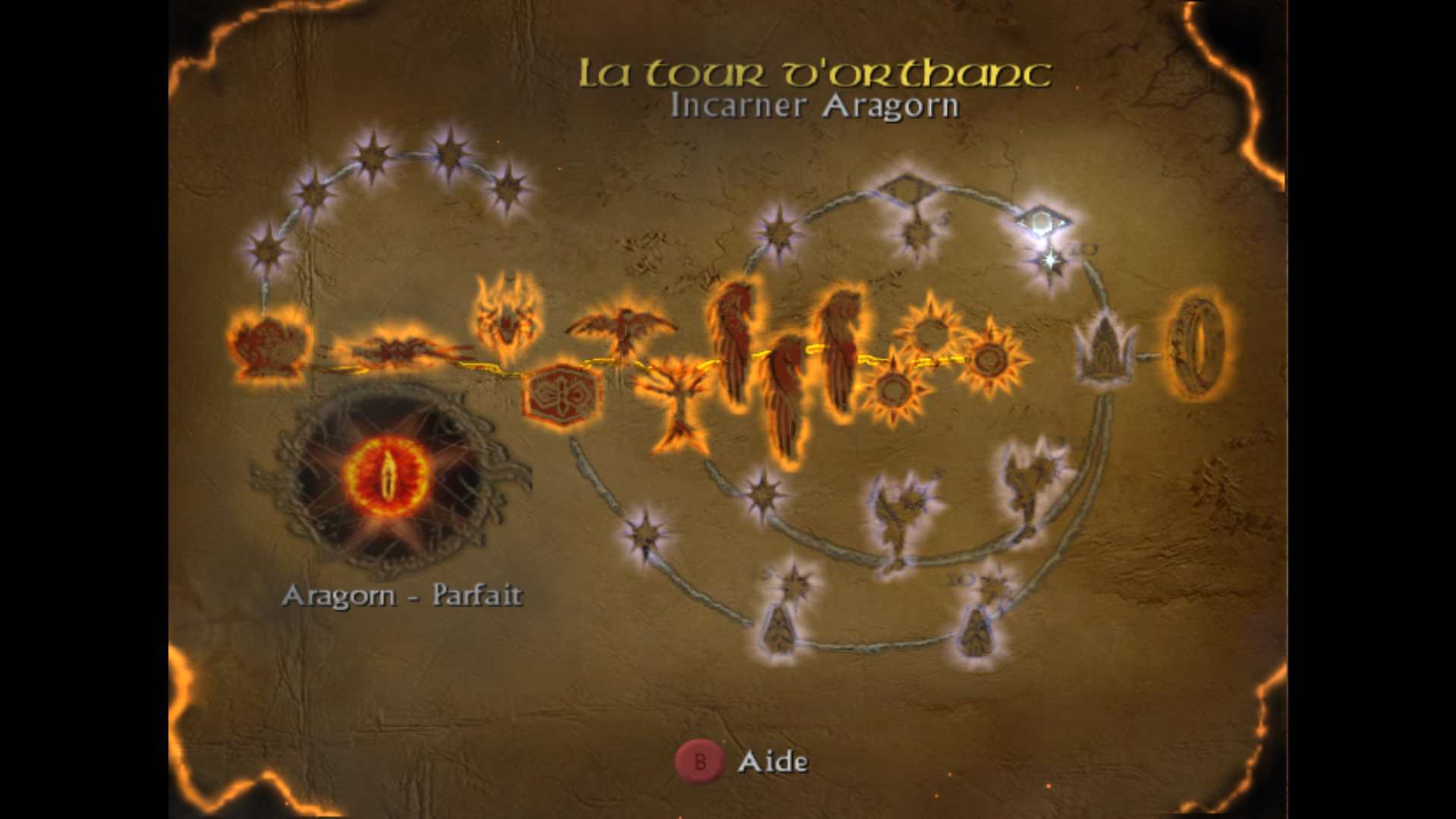The image size is (1456, 819).
Task: Open the crown emblem level
Action: coord(1105,350)
